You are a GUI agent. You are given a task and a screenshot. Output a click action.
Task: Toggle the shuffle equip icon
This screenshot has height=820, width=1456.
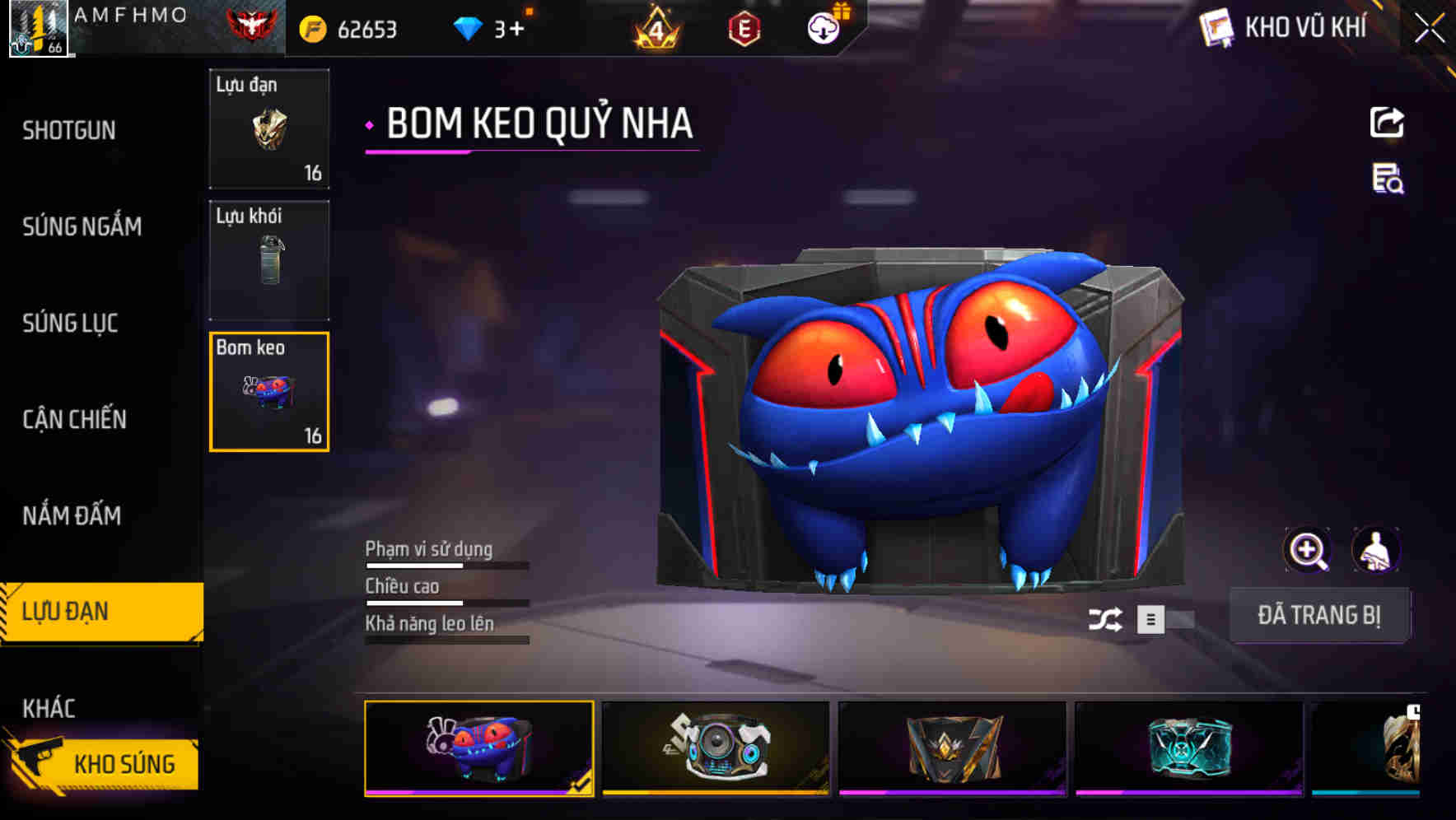coord(1108,617)
